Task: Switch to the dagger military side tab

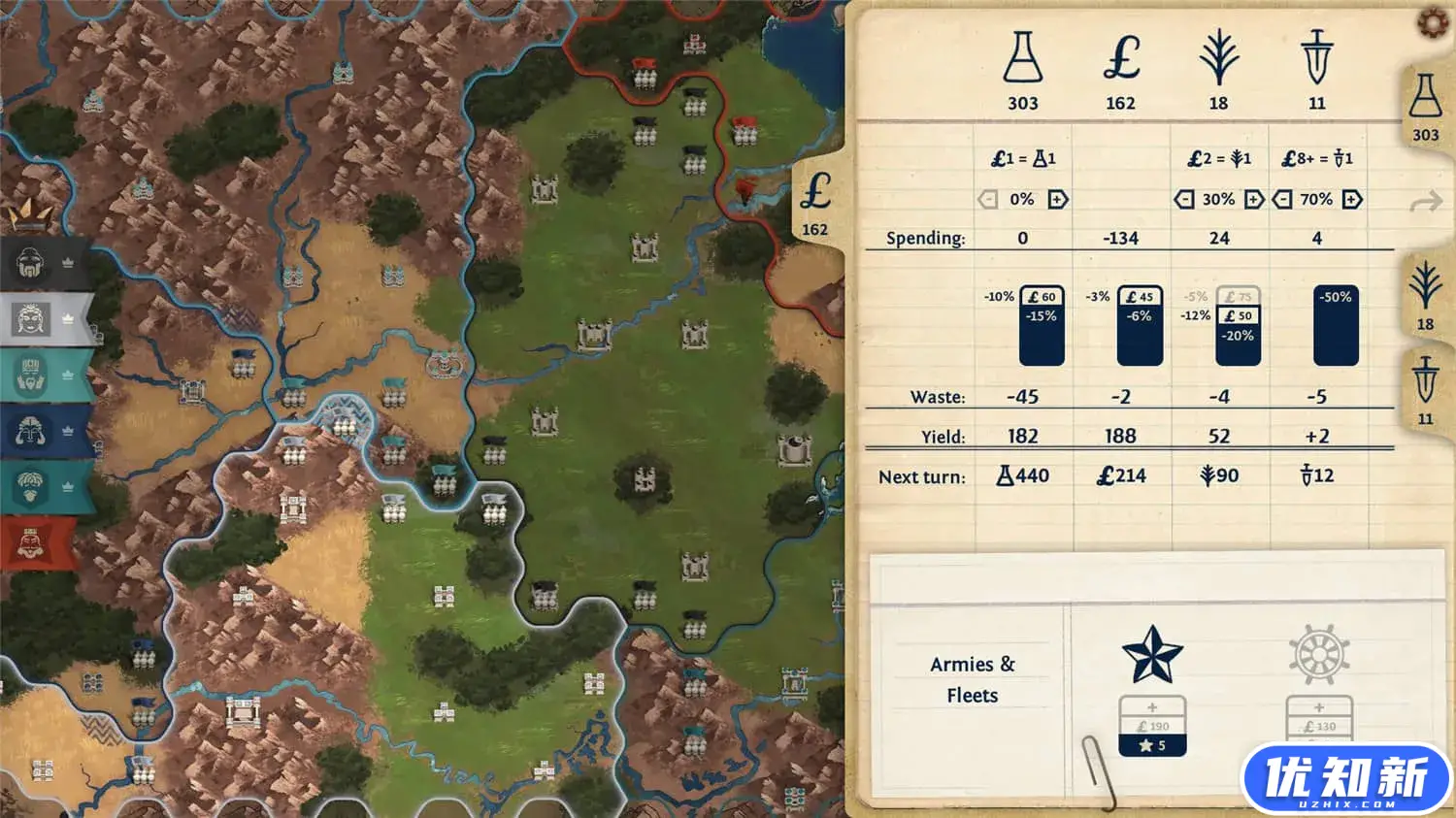Action: 1424,390
